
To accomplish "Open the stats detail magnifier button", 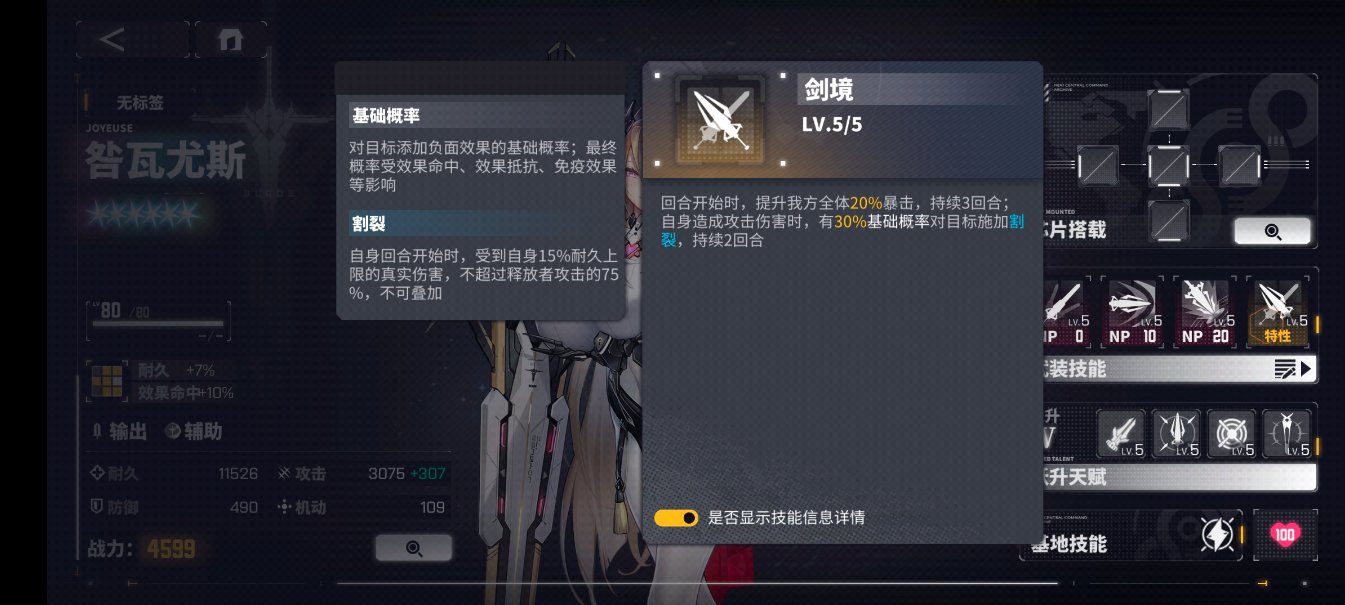I will click(413, 548).
